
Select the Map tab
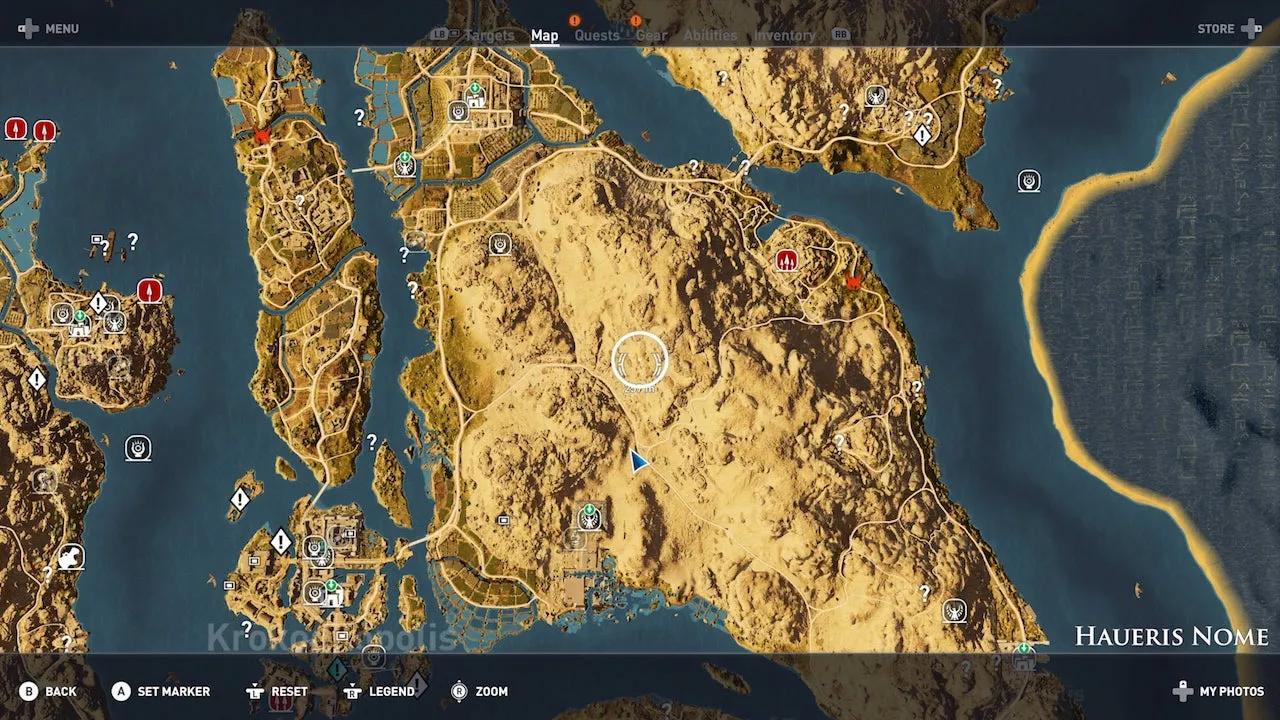click(x=544, y=36)
